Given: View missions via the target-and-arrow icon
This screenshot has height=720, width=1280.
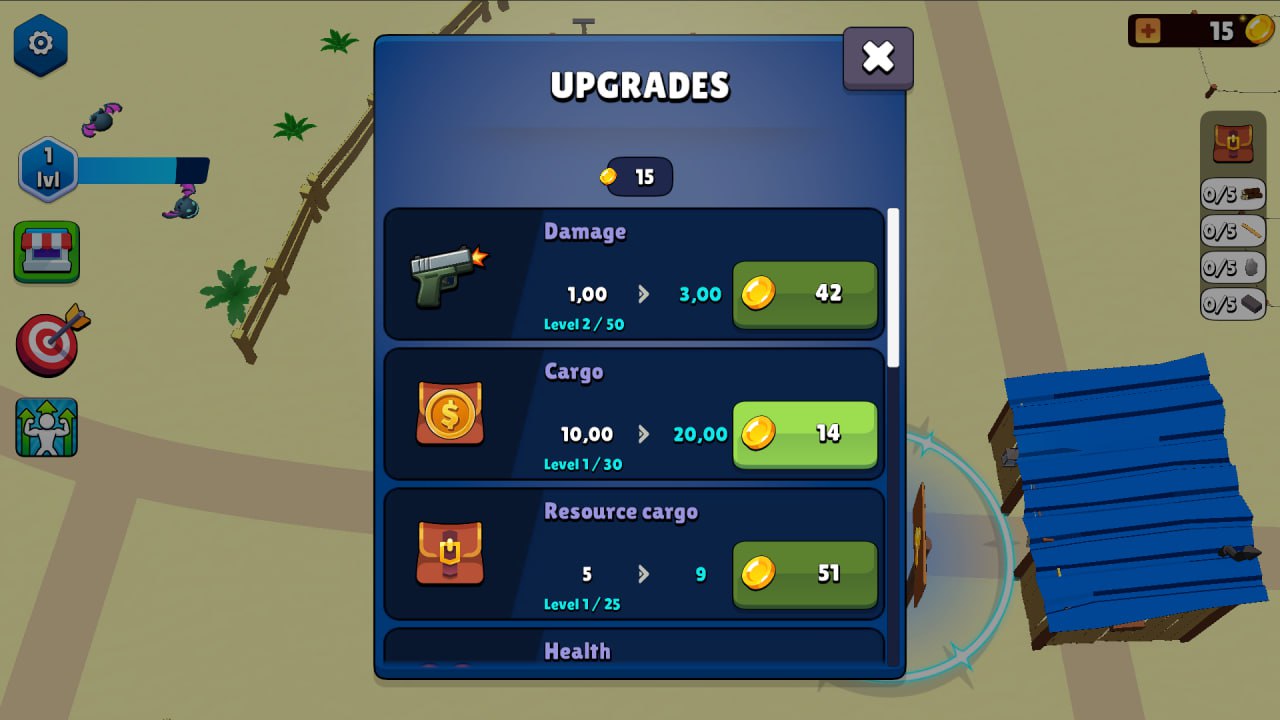Looking at the screenshot, I should pyautogui.click(x=47, y=343).
